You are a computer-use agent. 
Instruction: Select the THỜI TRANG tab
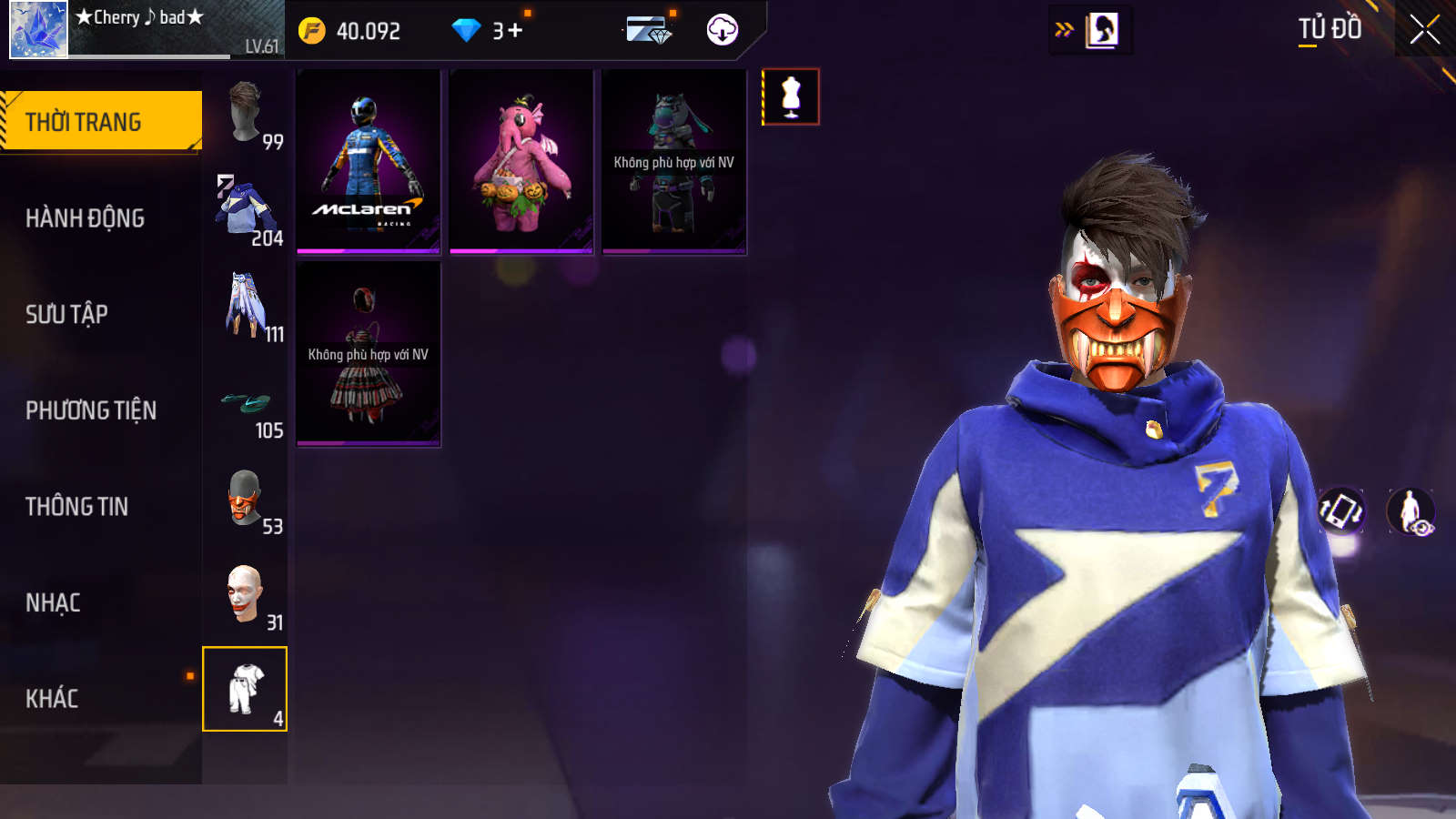point(100,121)
